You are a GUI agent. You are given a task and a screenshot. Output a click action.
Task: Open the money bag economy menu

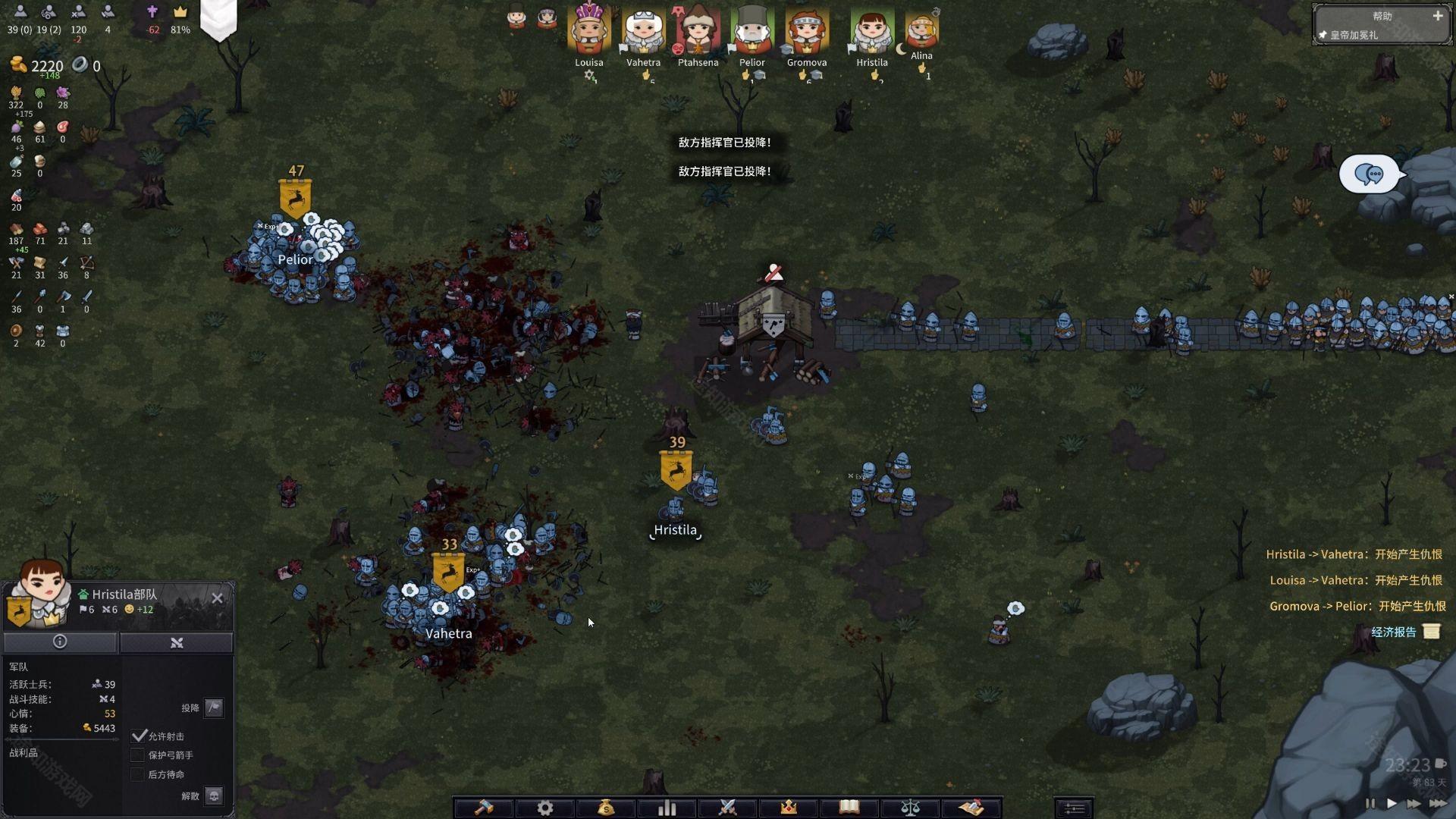(606, 808)
